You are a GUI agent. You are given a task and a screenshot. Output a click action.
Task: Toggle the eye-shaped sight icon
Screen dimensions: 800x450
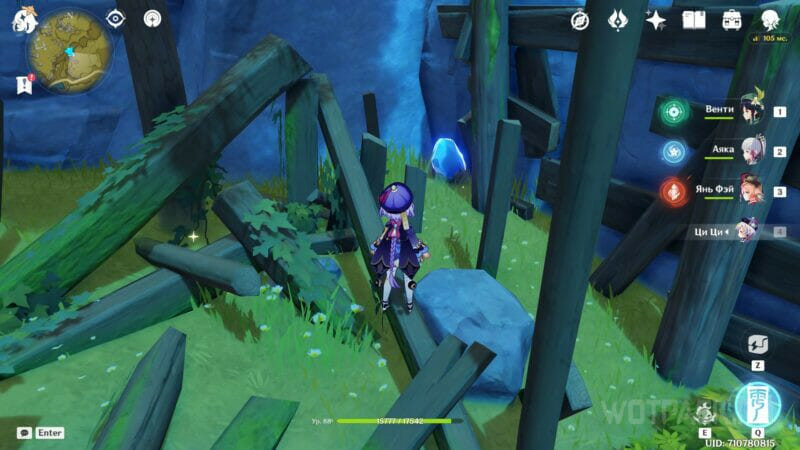116,18
